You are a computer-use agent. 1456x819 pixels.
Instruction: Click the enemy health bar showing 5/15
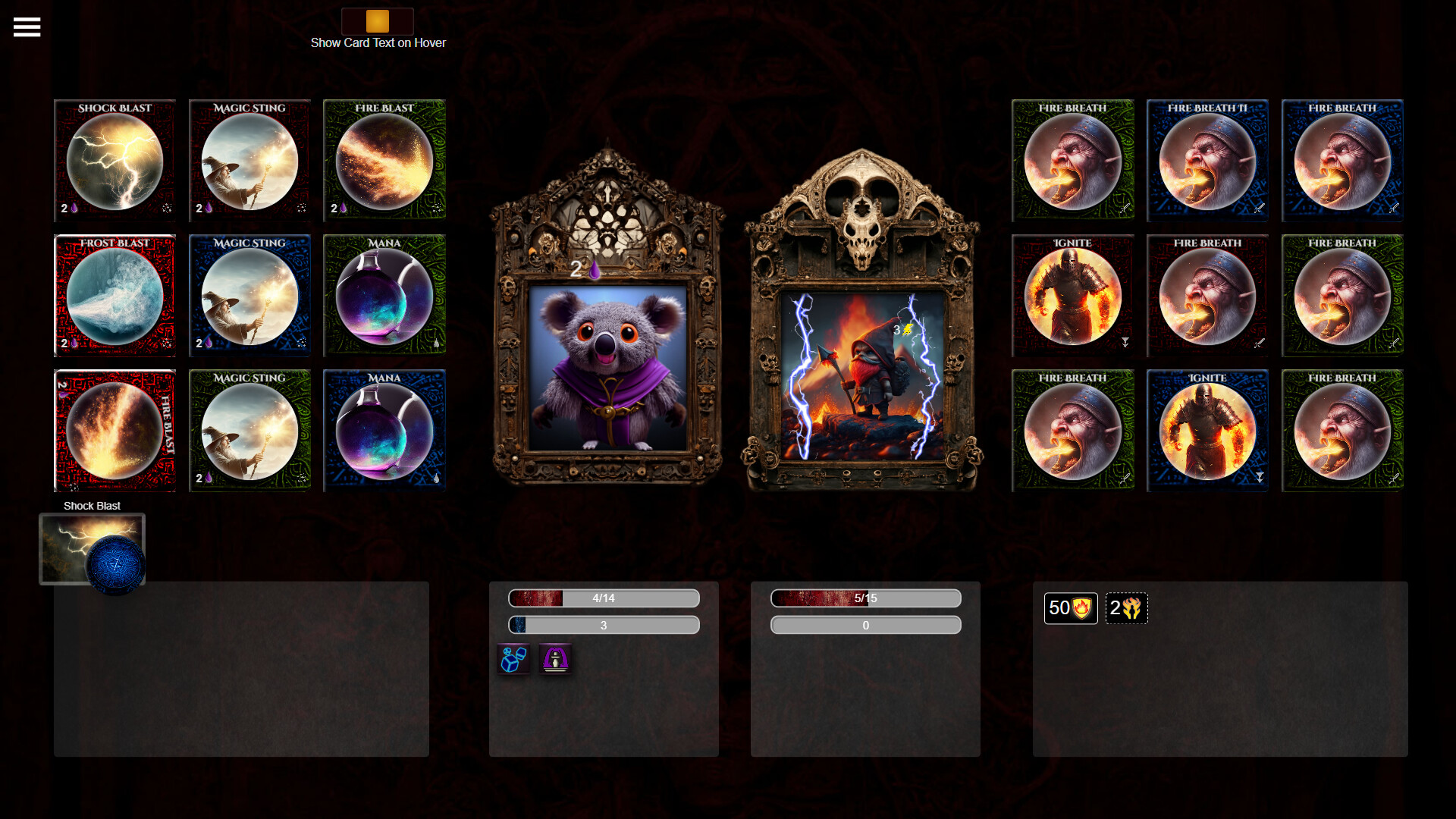click(865, 598)
